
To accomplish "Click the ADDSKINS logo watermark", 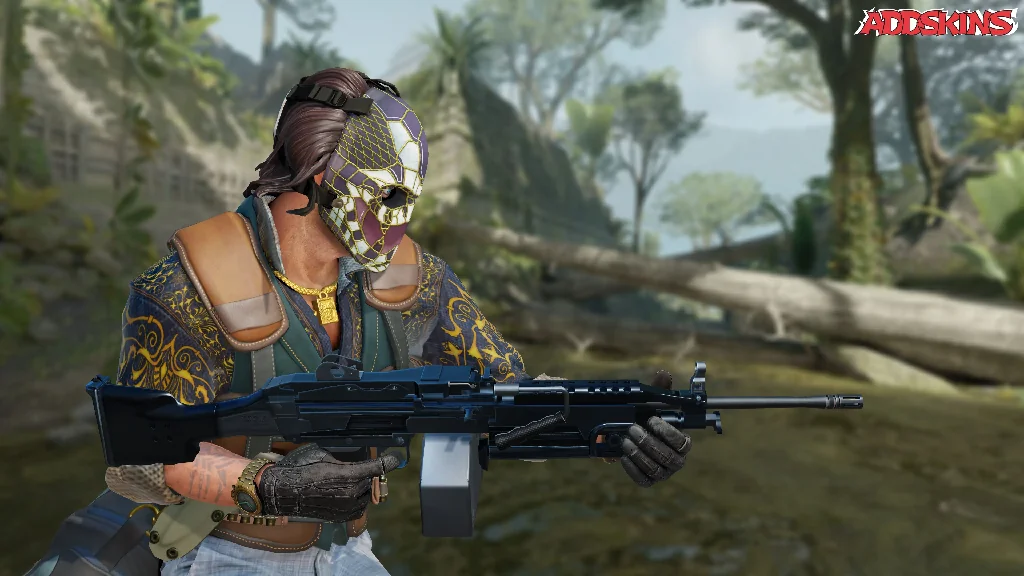I will pos(936,22).
